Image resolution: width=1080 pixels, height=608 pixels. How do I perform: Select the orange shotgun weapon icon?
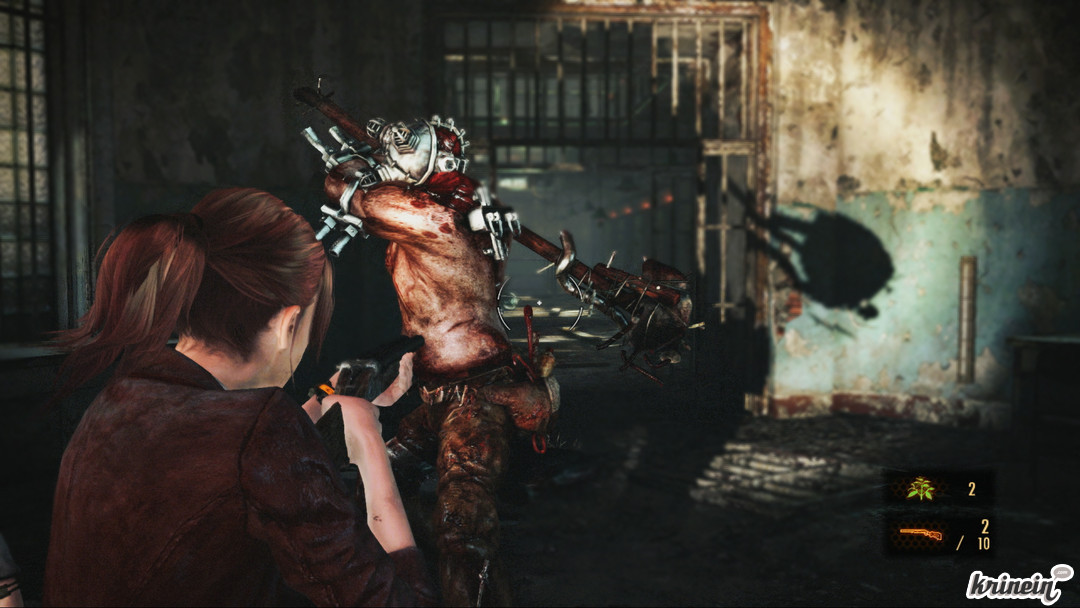tap(918, 533)
